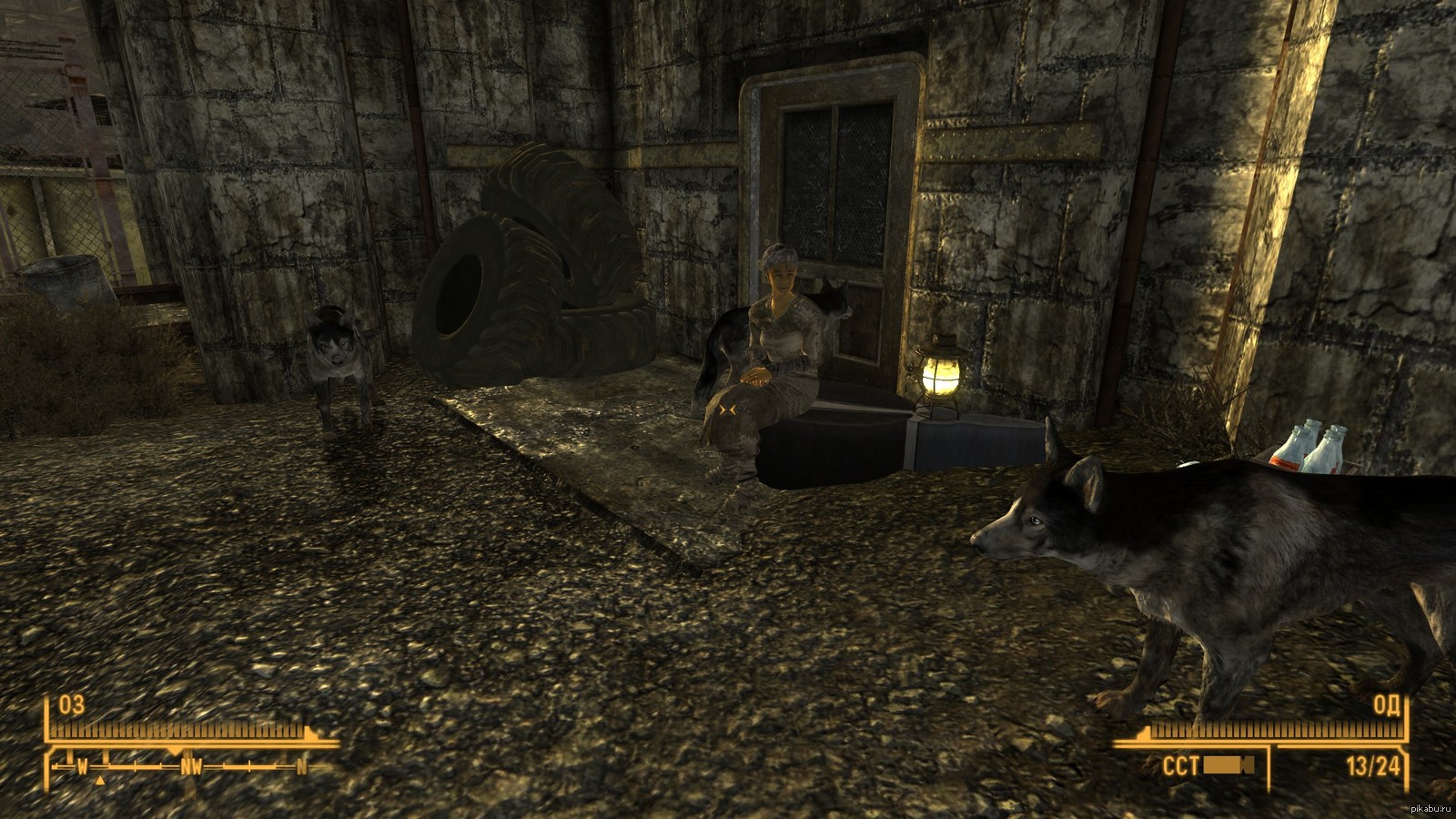1456x819 pixels.
Task: Select the triangle marker below the compass
Action: point(102,780)
